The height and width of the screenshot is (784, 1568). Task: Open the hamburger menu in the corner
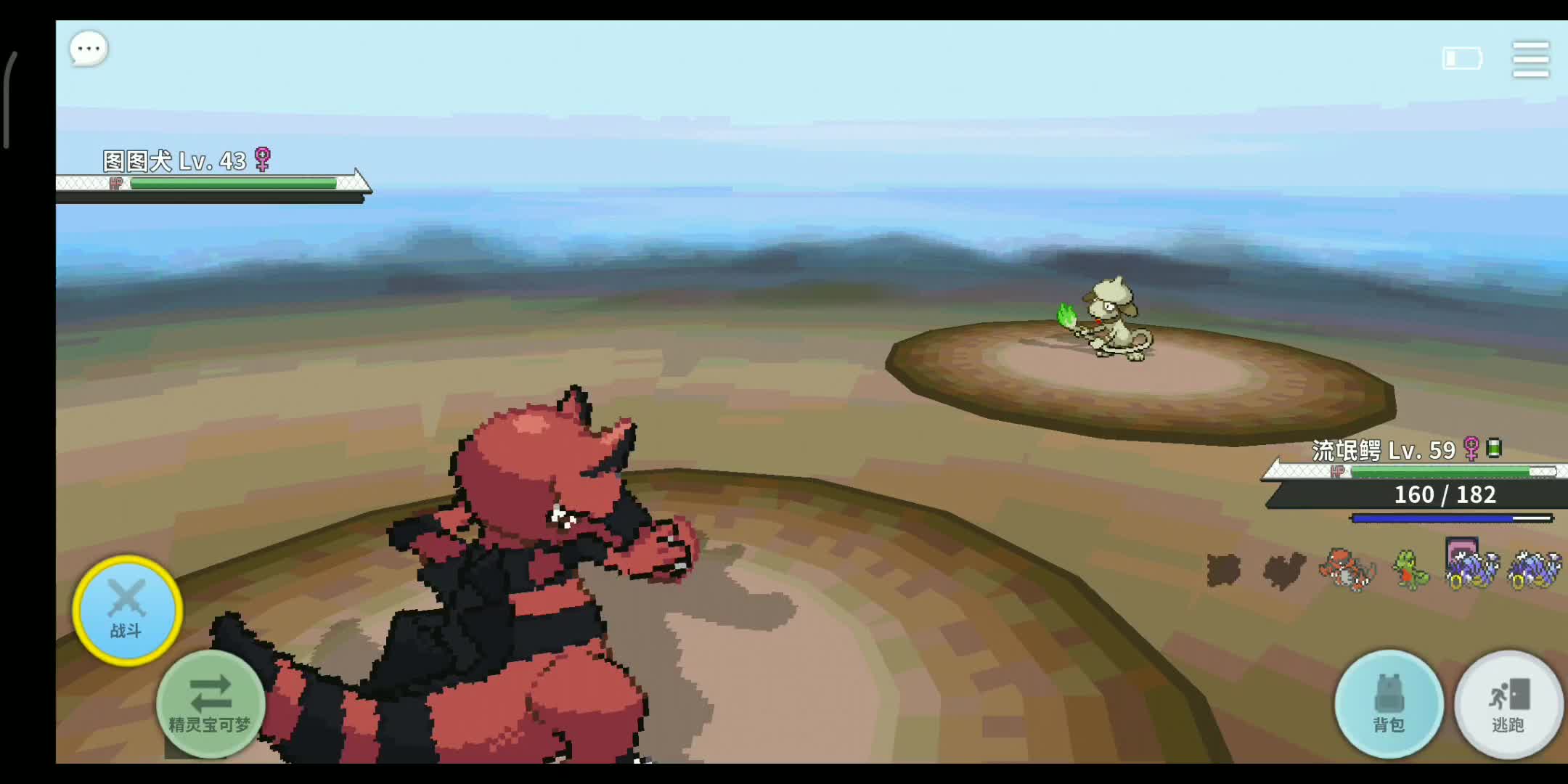pos(1530,60)
